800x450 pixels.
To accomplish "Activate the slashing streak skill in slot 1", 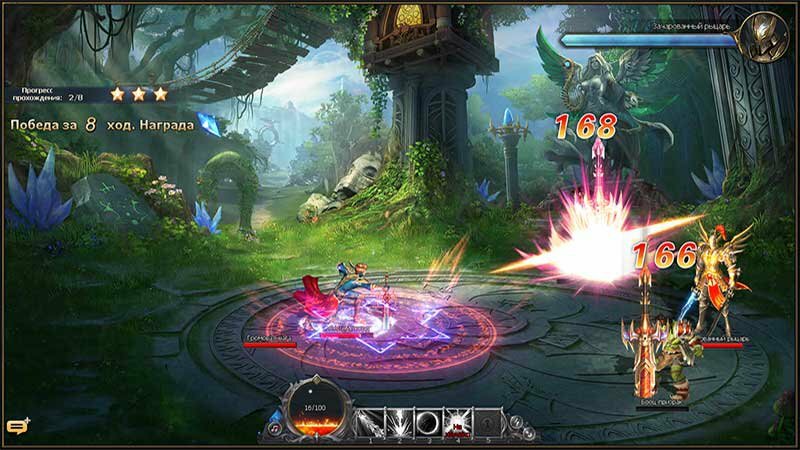I will coord(368,422).
